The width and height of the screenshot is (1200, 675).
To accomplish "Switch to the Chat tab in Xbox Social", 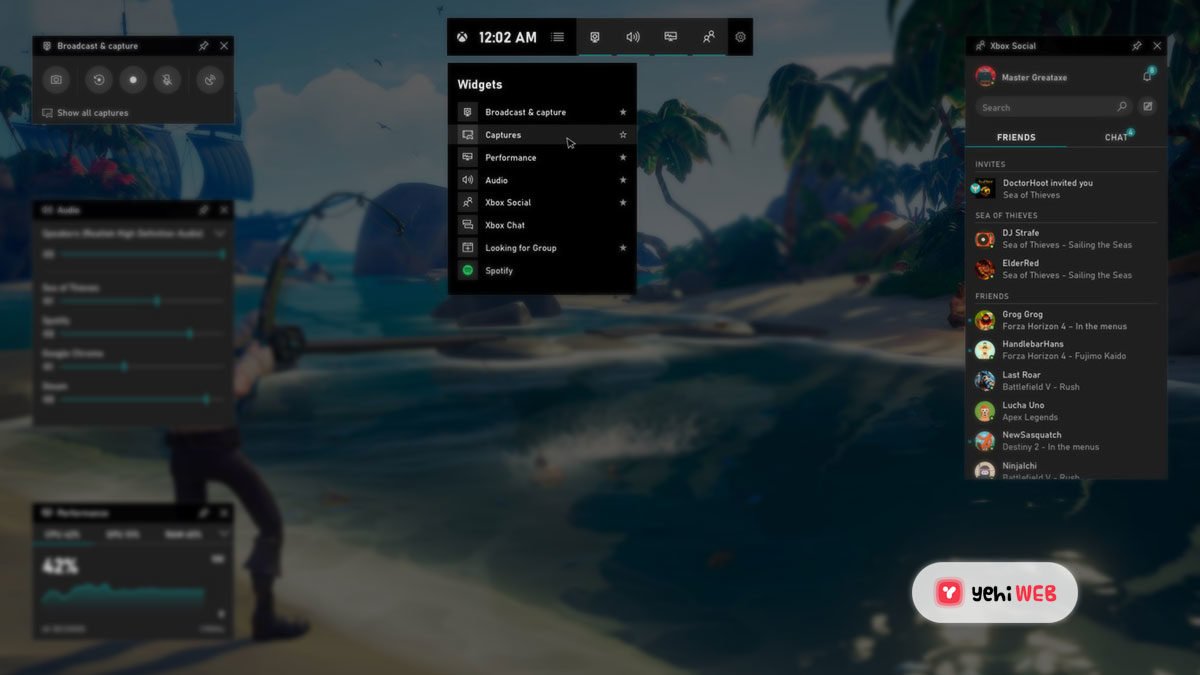I will [x=1116, y=137].
